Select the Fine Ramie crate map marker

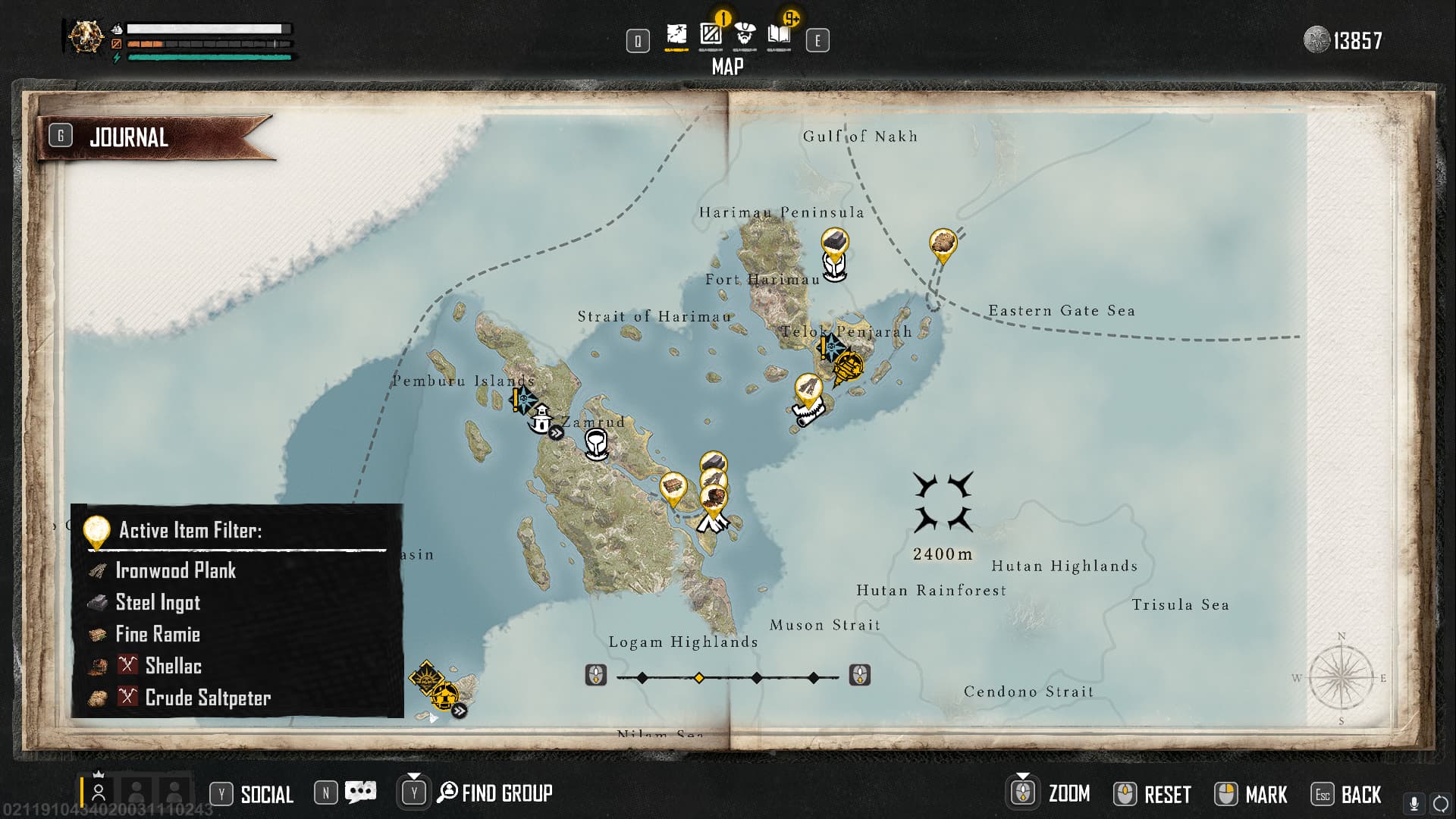pyautogui.click(x=673, y=485)
